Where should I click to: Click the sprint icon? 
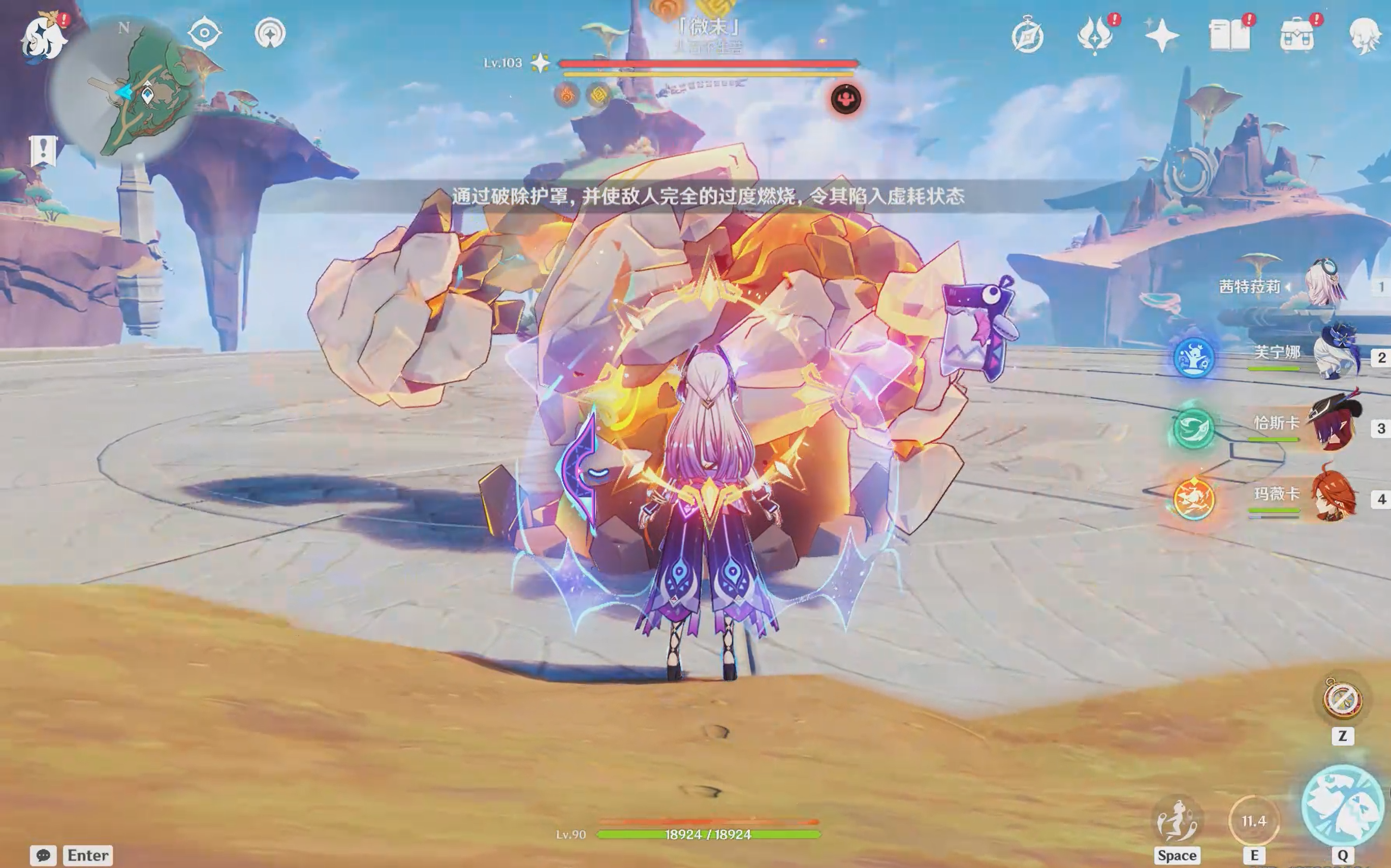(x=1177, y=821)
